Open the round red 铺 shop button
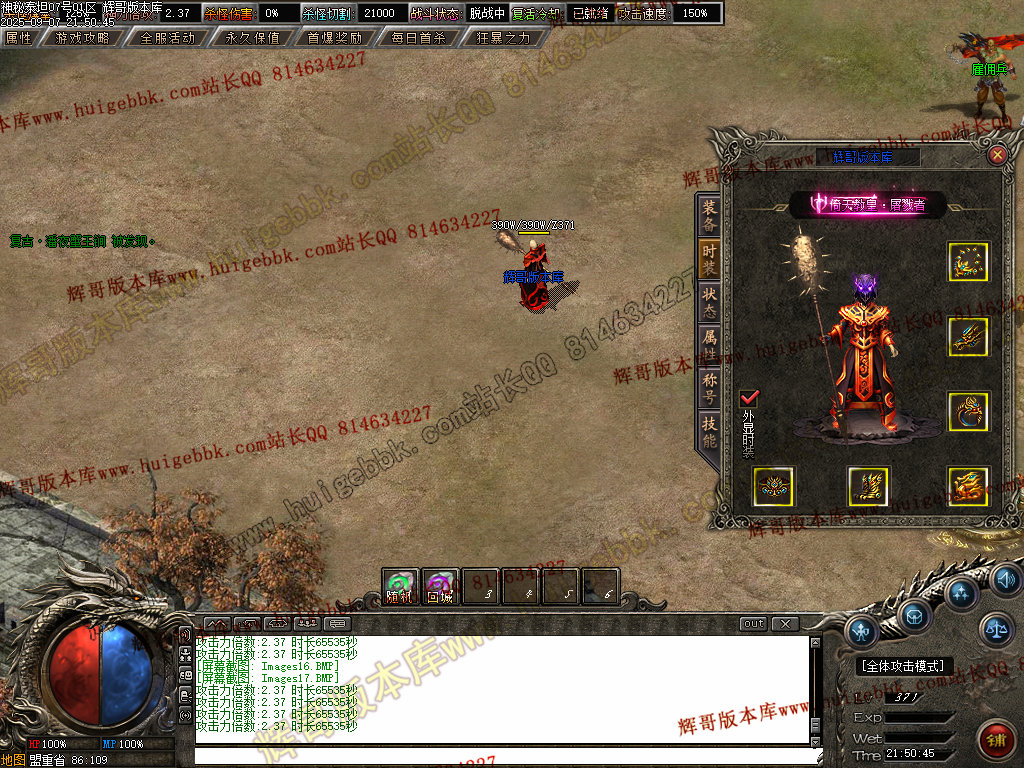This screenshot has width=1024, height=768. click(x=994, y=739)
